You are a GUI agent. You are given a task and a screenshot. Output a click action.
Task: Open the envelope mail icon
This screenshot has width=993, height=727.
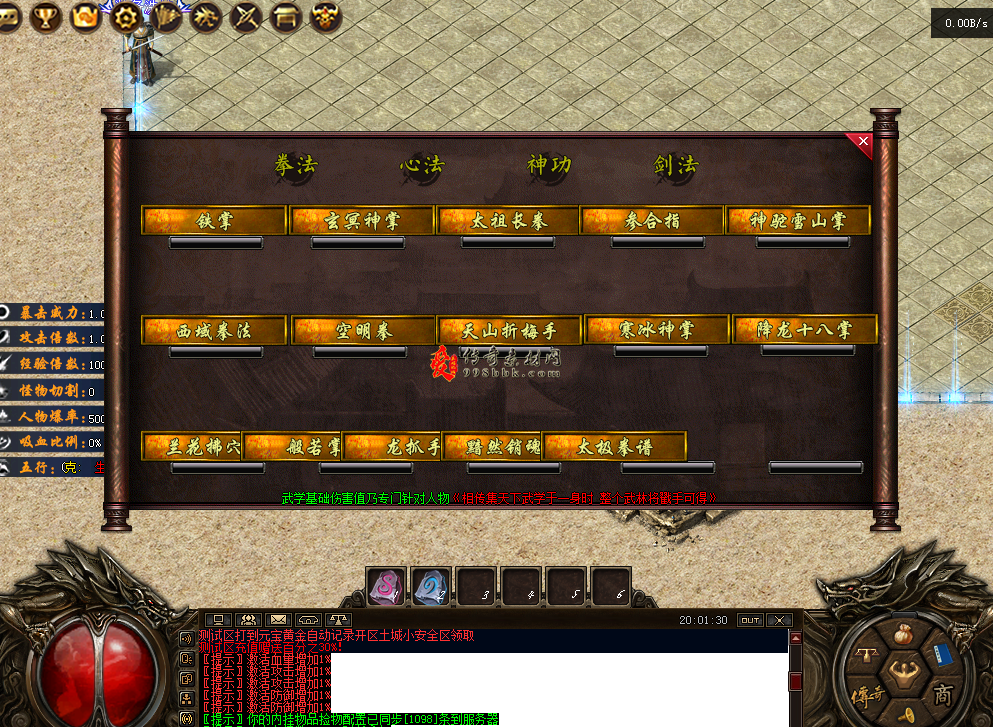tap(279, 620)
